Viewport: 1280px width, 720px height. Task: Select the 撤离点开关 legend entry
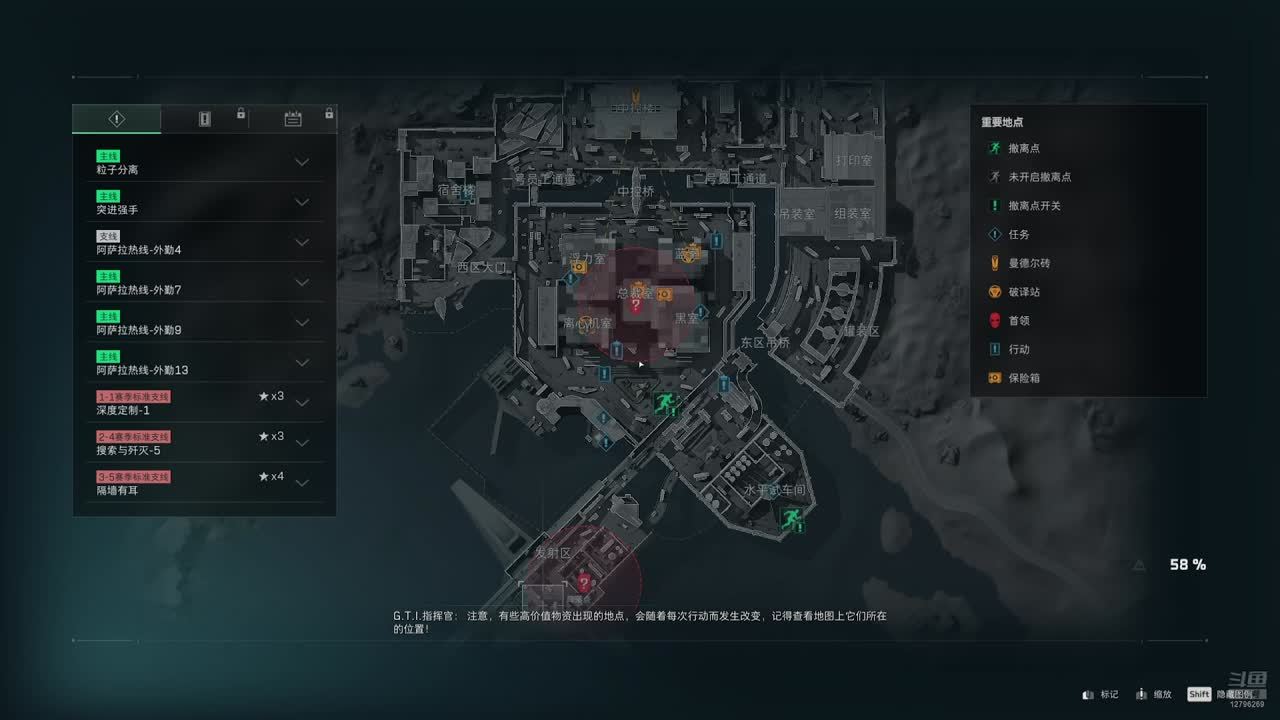[x=1032, y=205]
